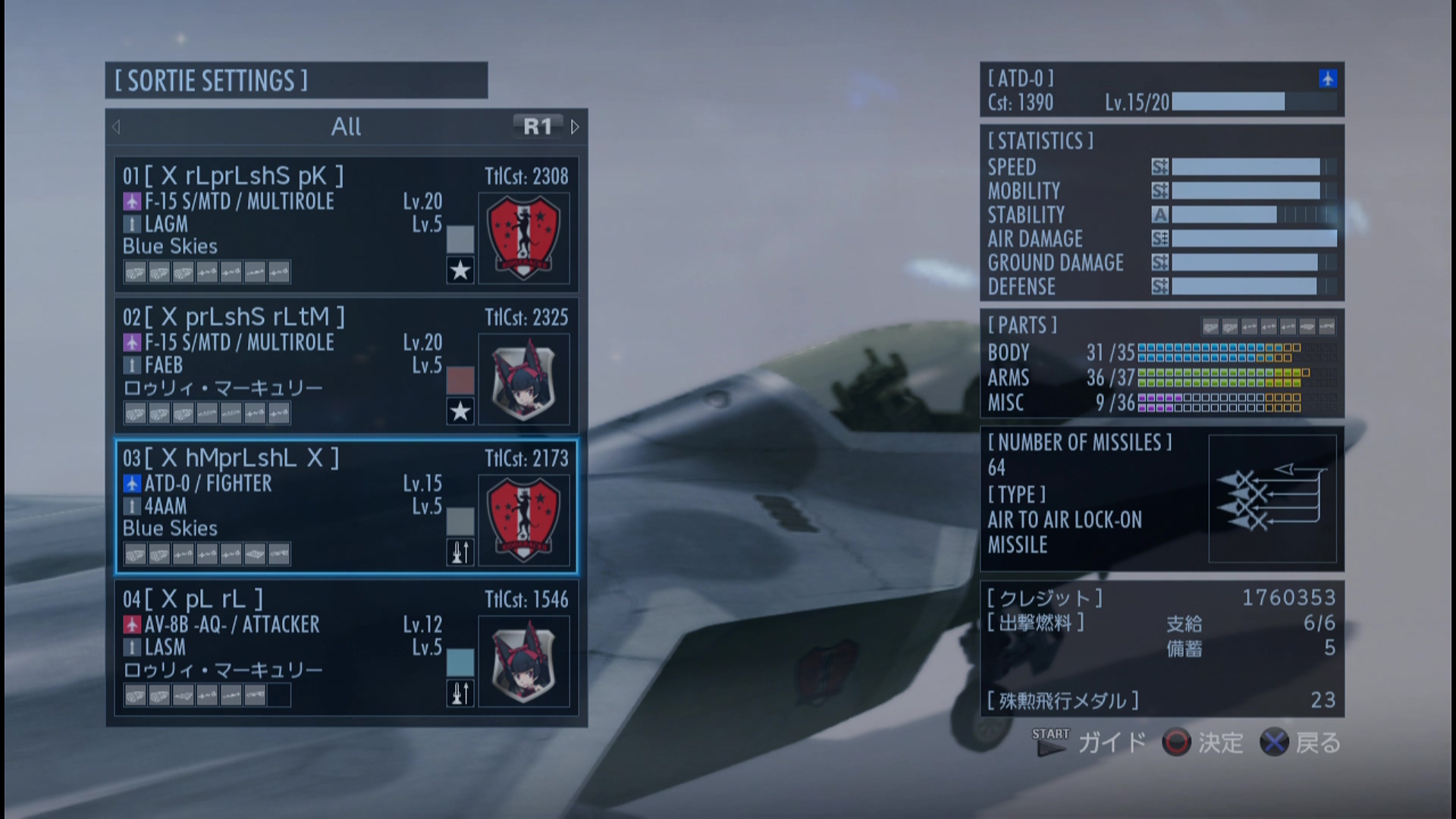Open the 4AAM missile diagram panel

pos(1272,498)
